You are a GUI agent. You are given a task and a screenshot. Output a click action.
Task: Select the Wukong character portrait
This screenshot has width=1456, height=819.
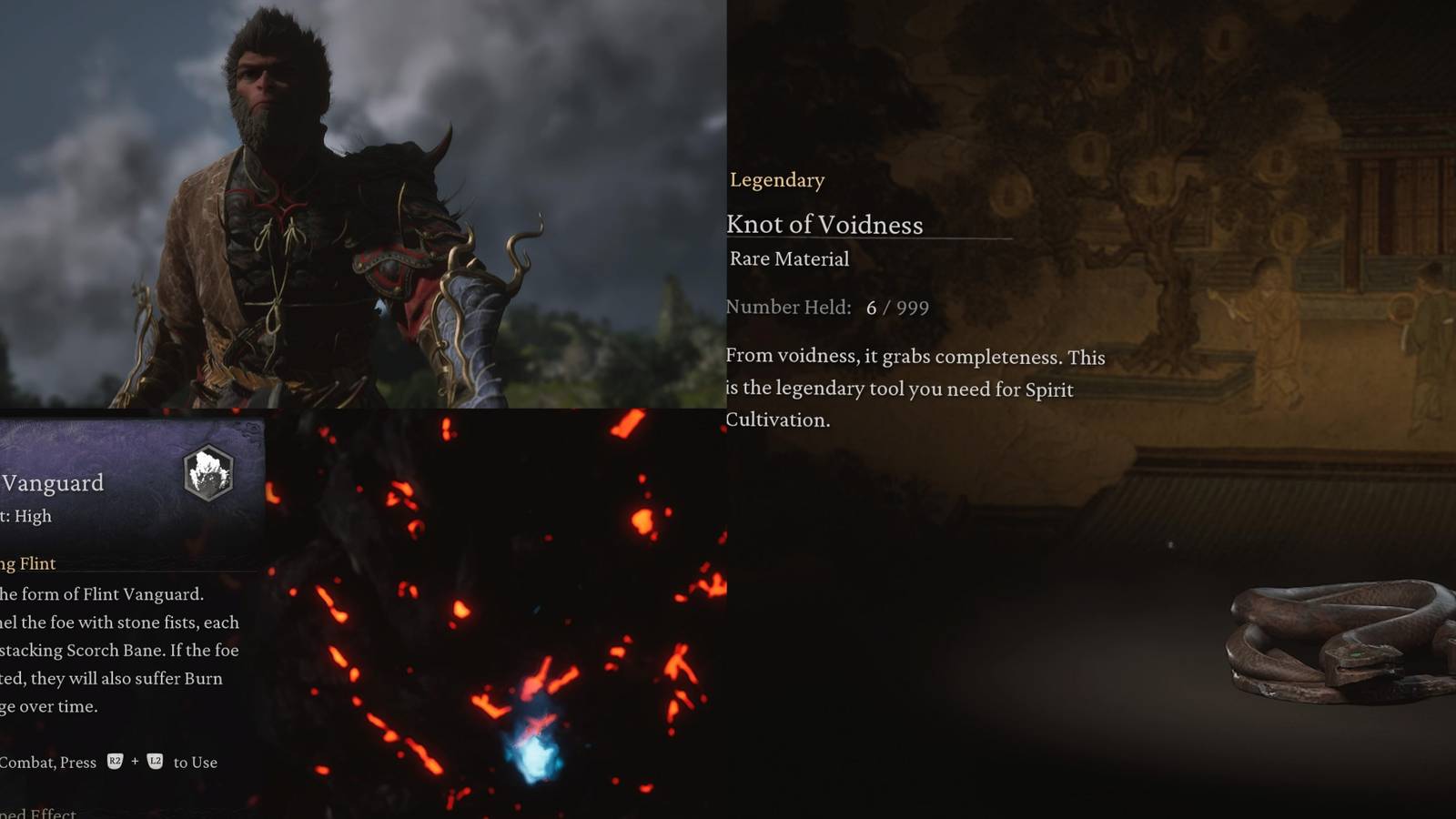click(273, 200)
